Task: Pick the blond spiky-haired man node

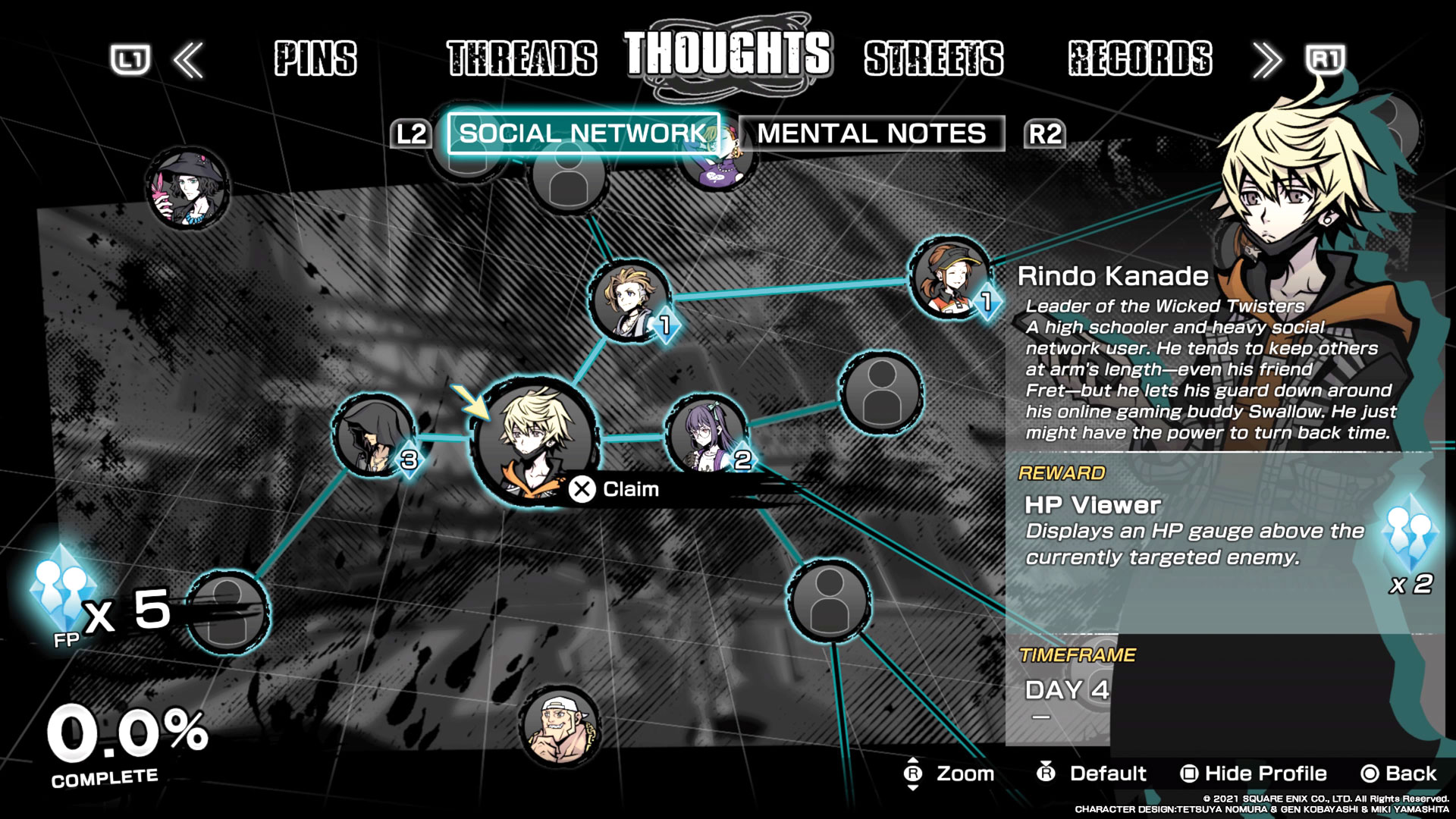Action: click(629, 300)
